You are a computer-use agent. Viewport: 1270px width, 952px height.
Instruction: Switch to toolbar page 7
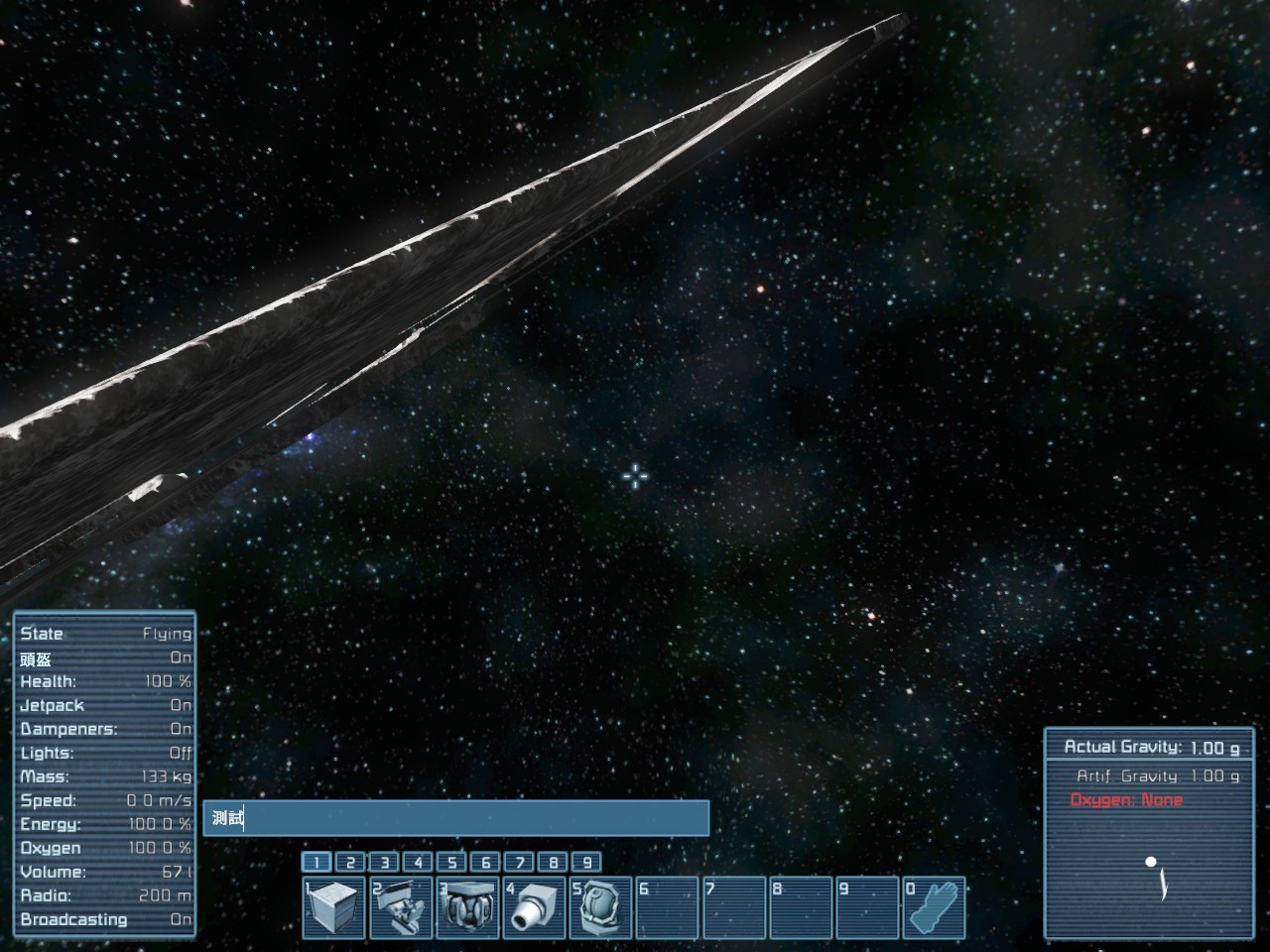[519, 863]
